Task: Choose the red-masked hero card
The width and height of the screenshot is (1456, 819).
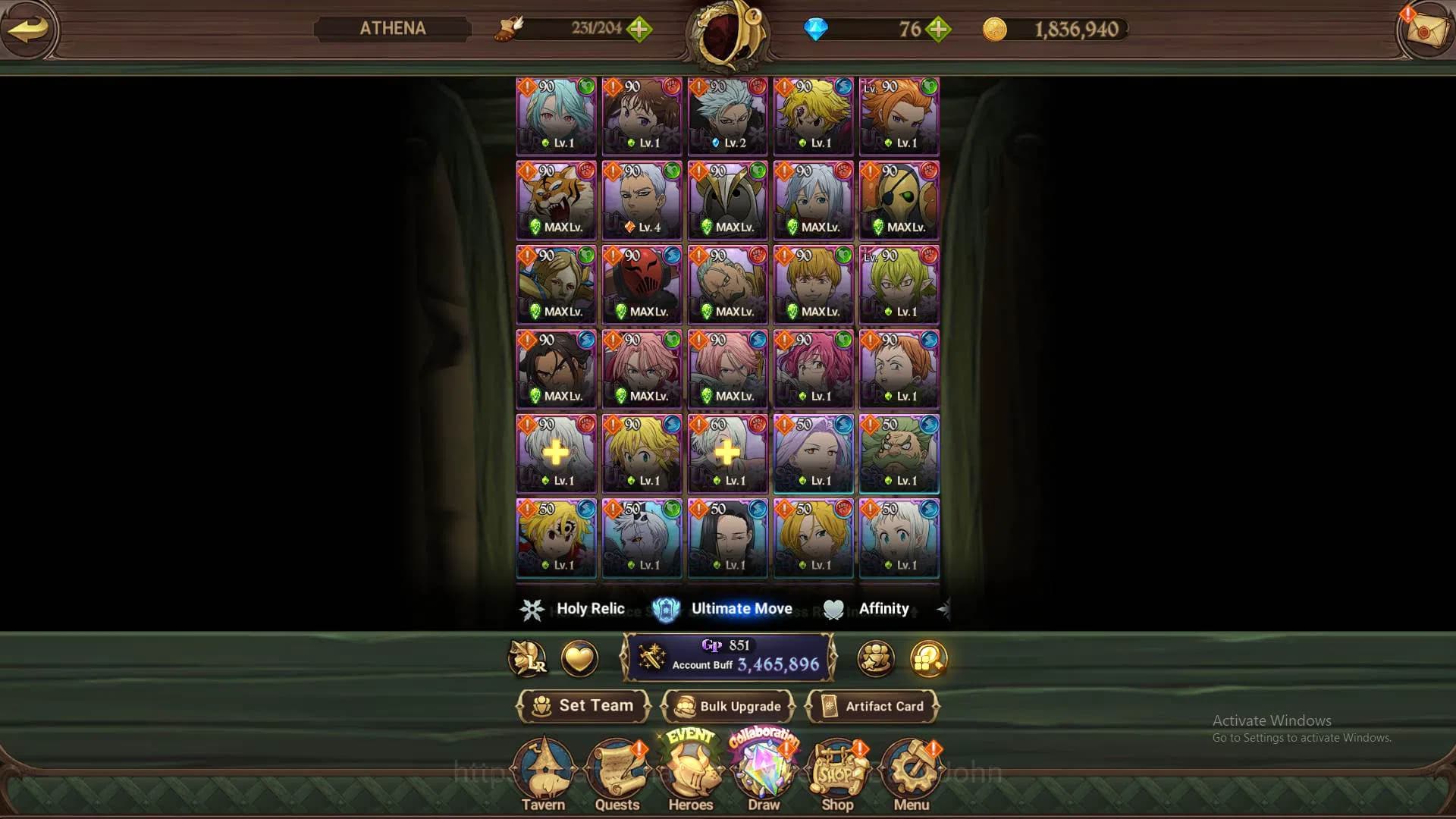Action: coord(642,284)
